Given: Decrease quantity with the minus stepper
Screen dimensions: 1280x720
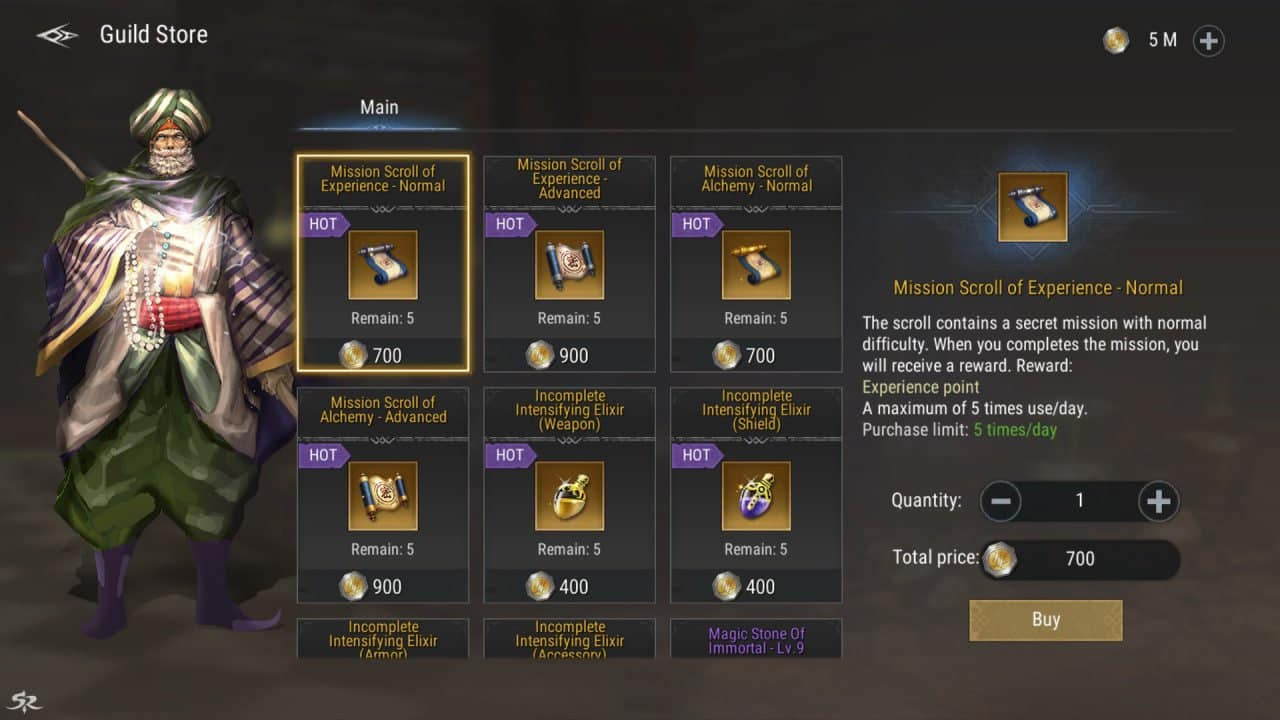Looking at the screenshot, I should coord(1001,500).
